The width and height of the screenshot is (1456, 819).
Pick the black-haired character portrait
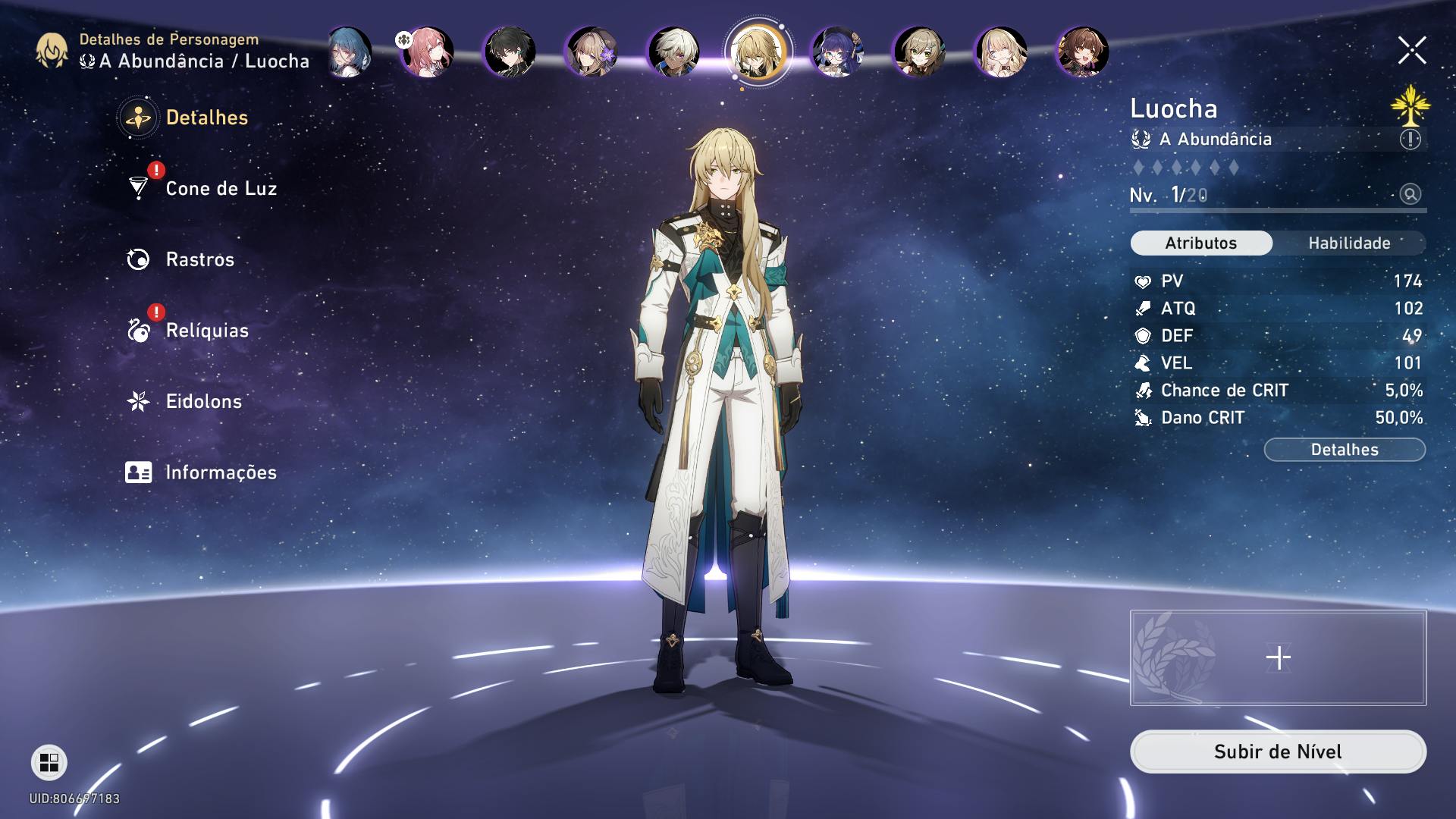[510, 52]
